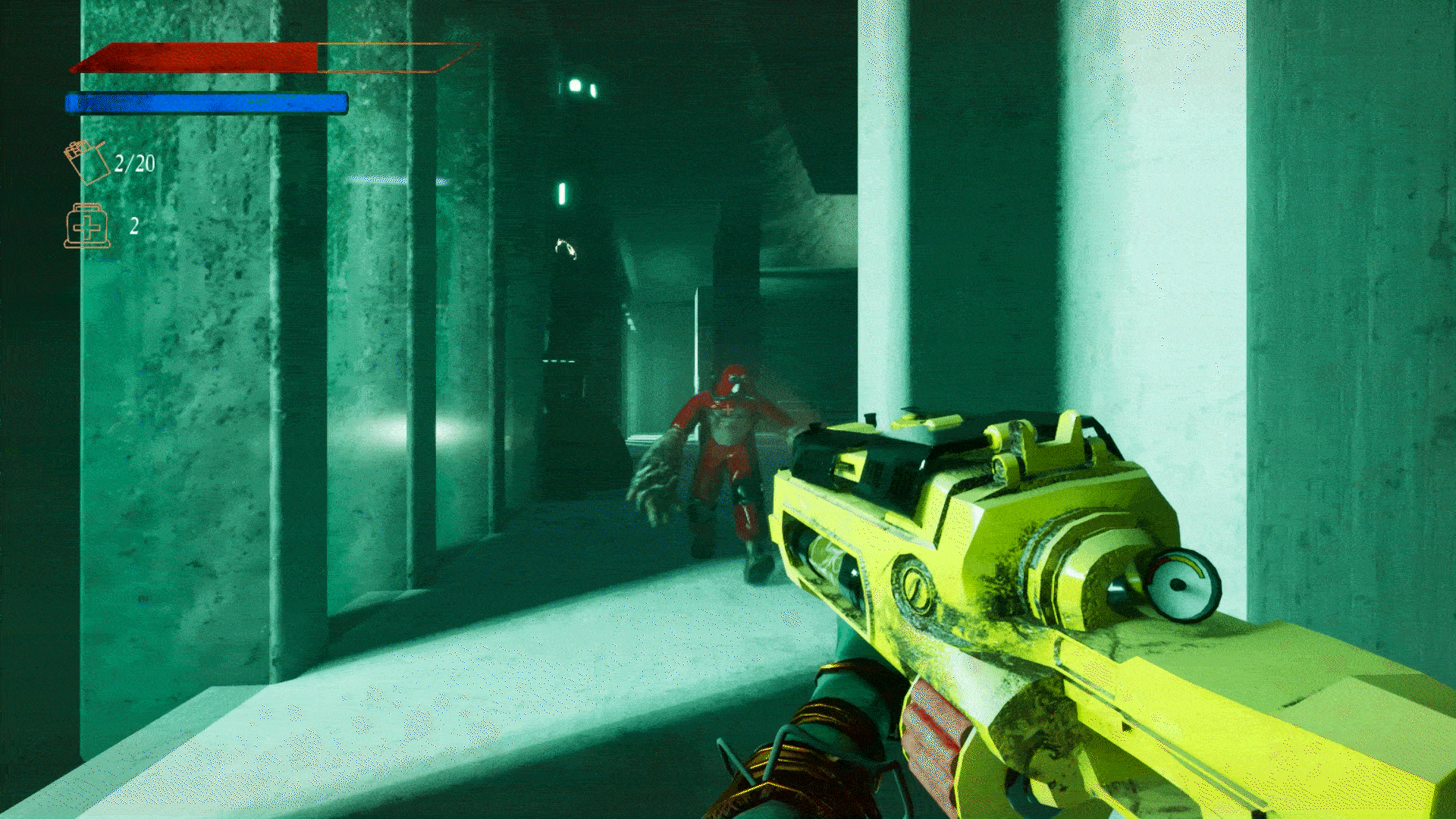
Task: Select the medkit item icon
Action: (x=87, y=226)
